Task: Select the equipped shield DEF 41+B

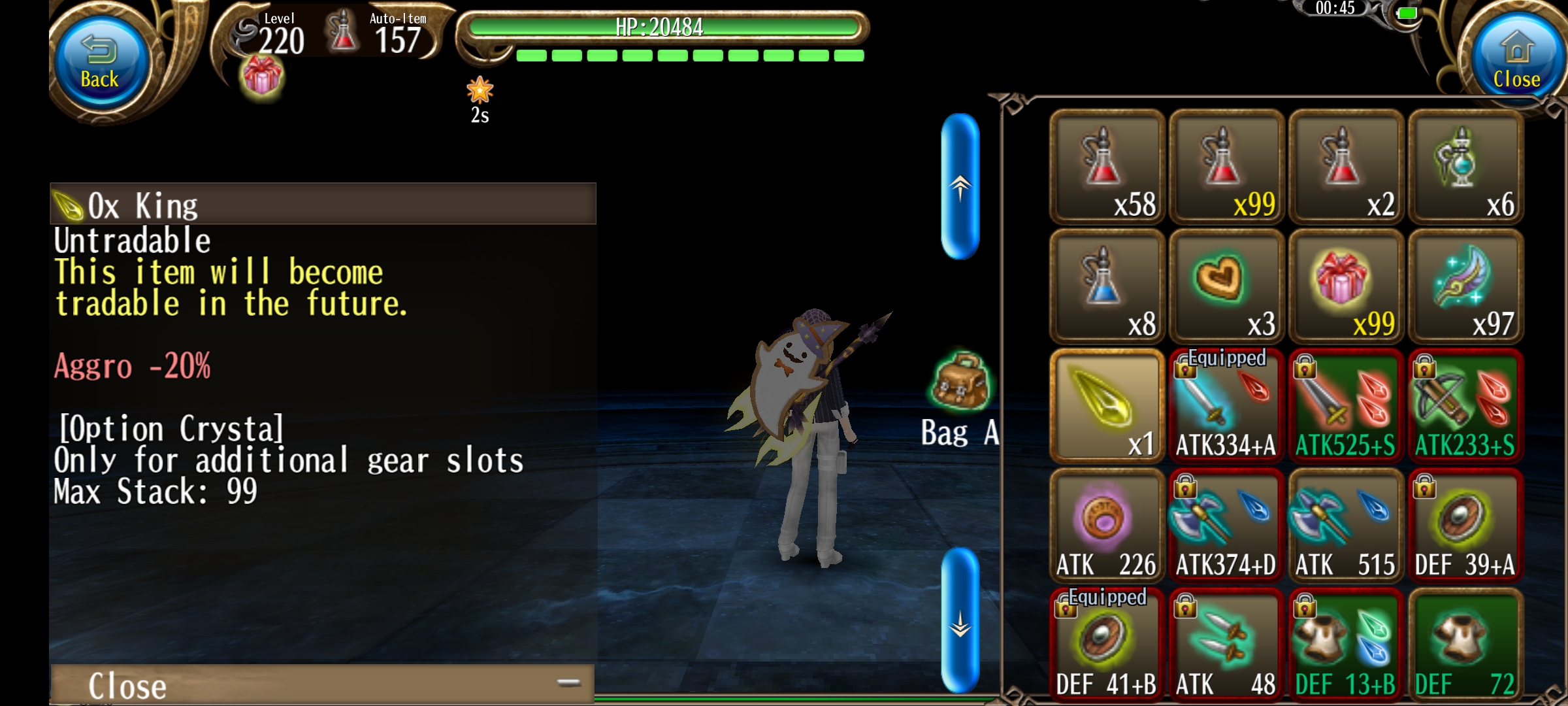Action: pos(1107,645)
